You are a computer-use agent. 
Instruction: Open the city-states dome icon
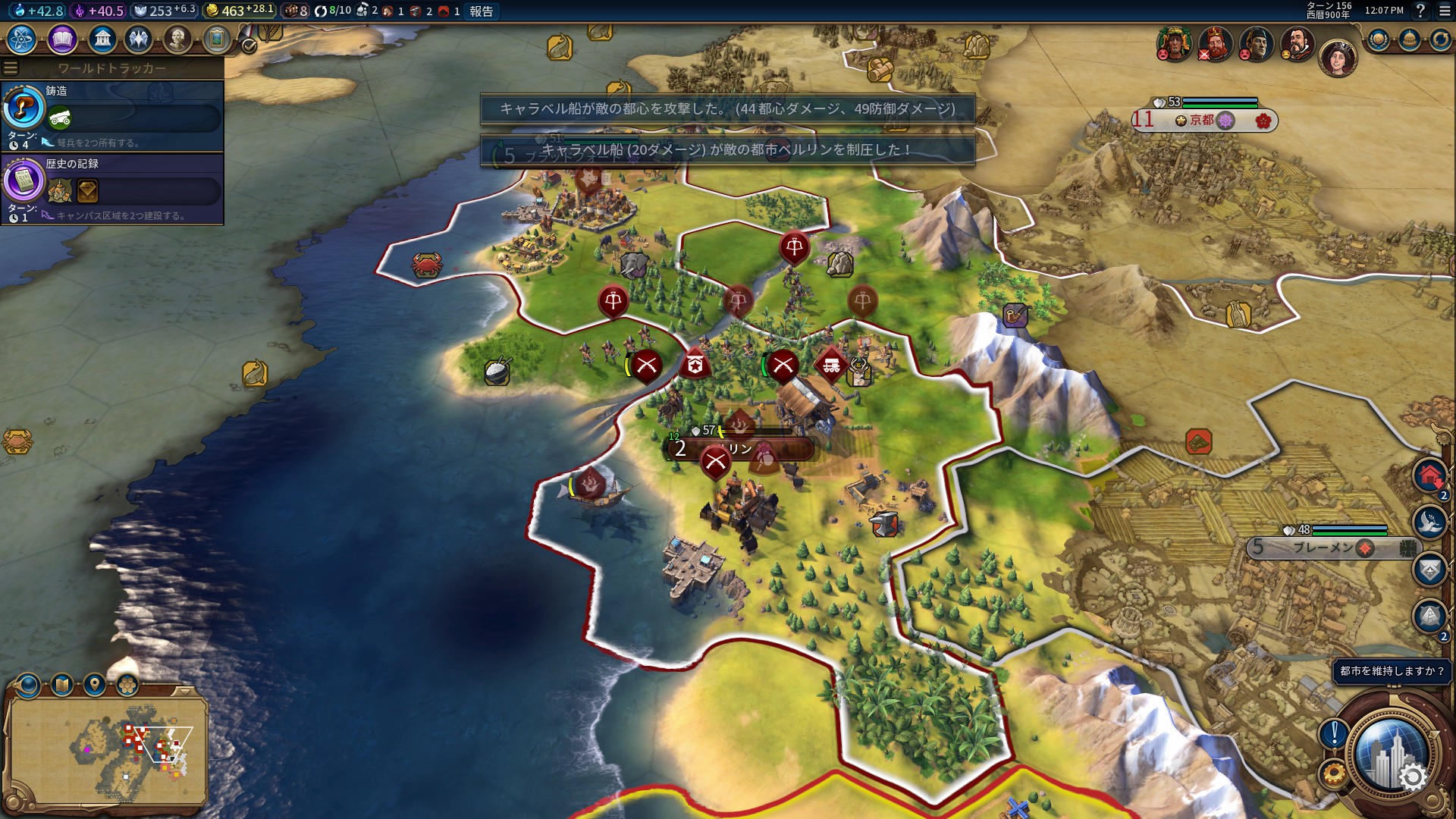click(1409, 39)
